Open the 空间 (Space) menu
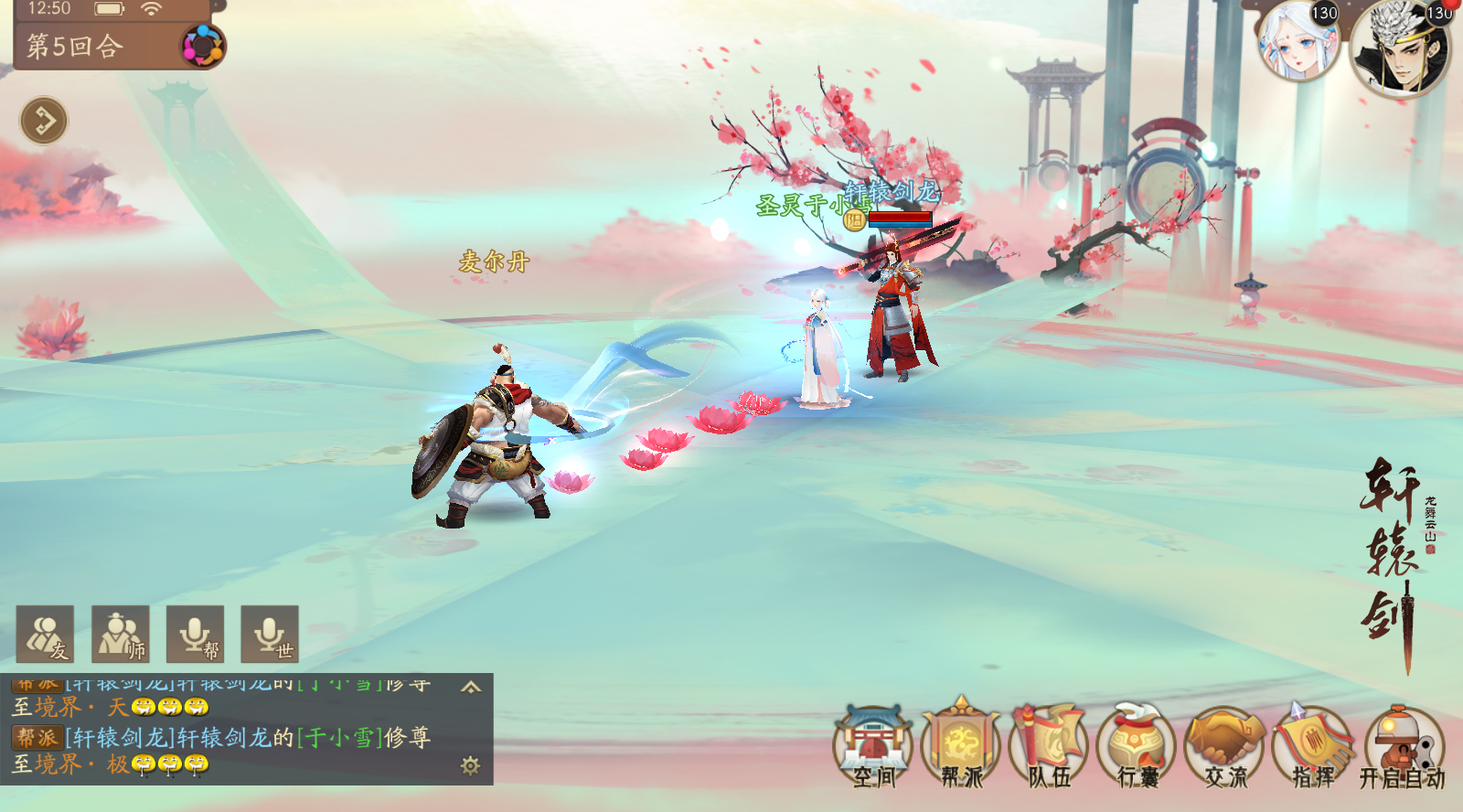The image size is (1463, 812). click(874, 747)
